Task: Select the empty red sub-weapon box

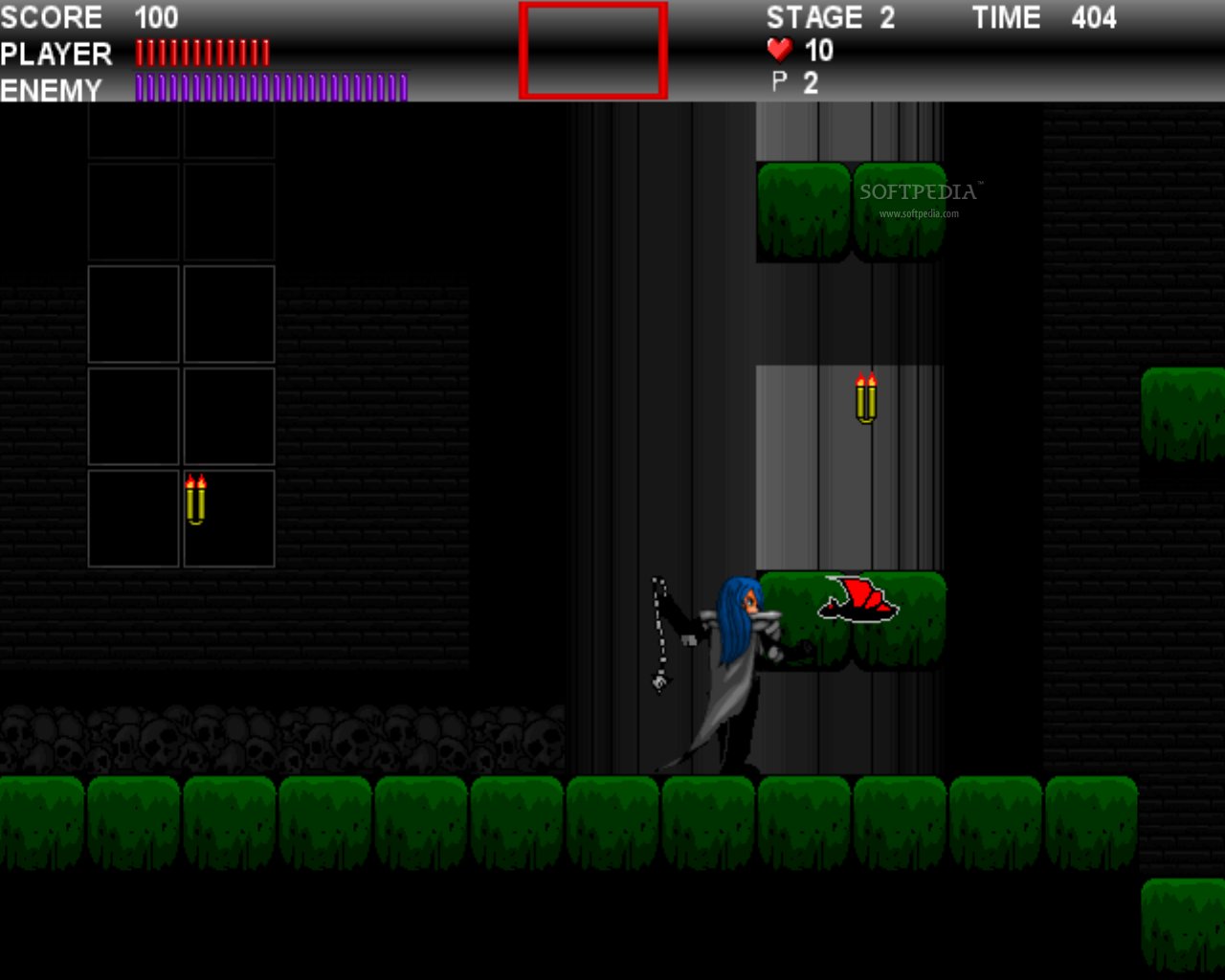Action: 593,51
